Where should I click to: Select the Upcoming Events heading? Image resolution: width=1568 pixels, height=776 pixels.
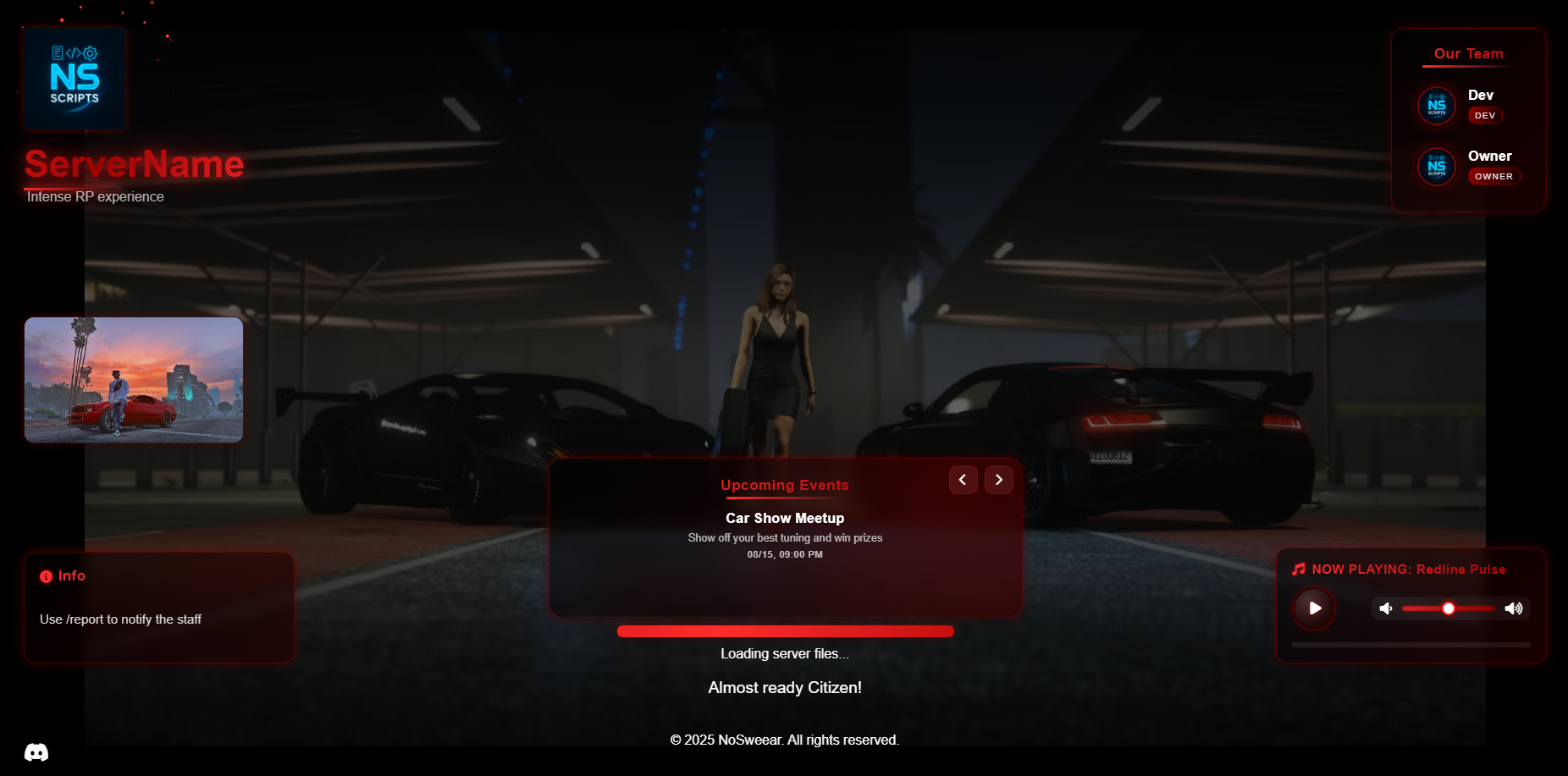pyautogui.click(x=785, y=485)
